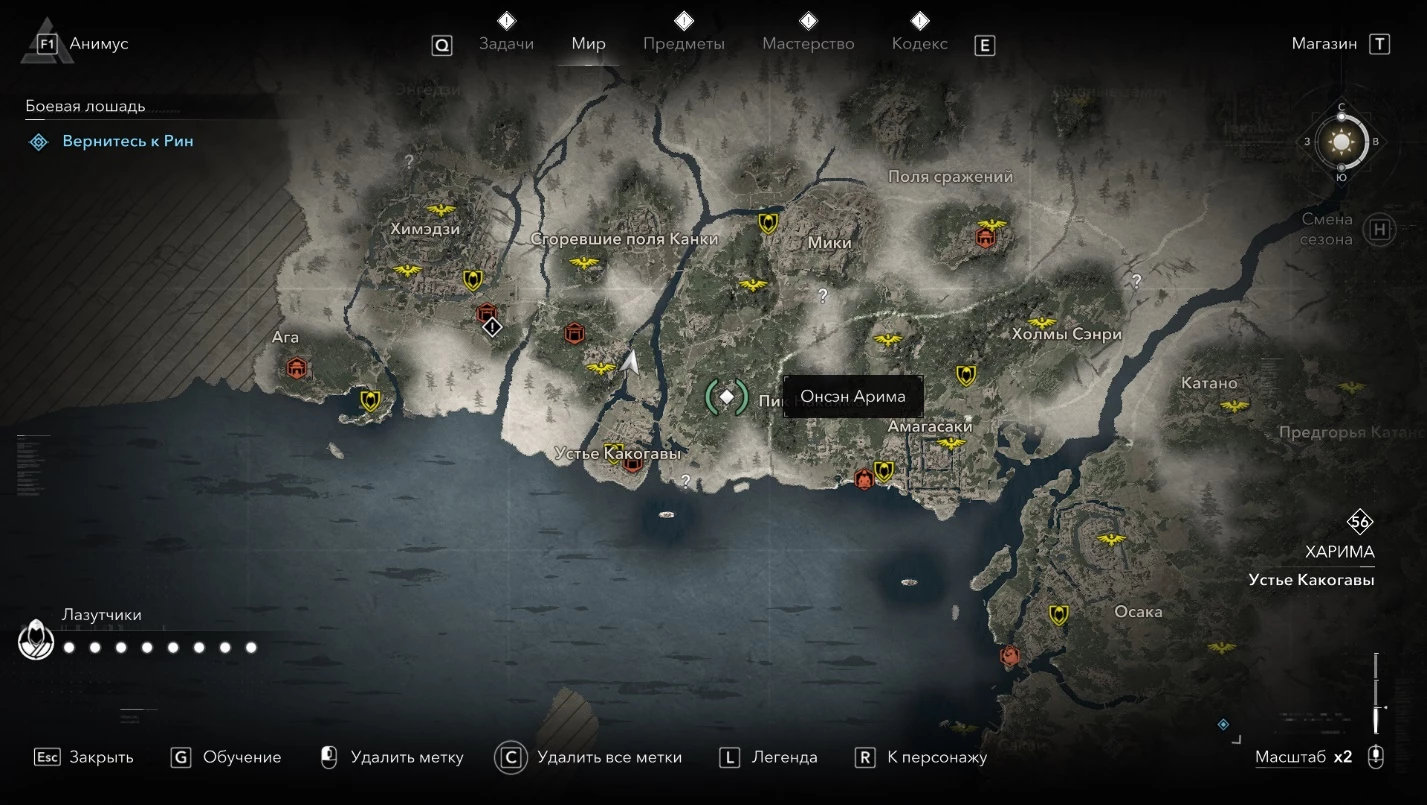Viewport: 1427px width, 805px height.
Task: Open the Анимус menu
Action: [98, 44]
